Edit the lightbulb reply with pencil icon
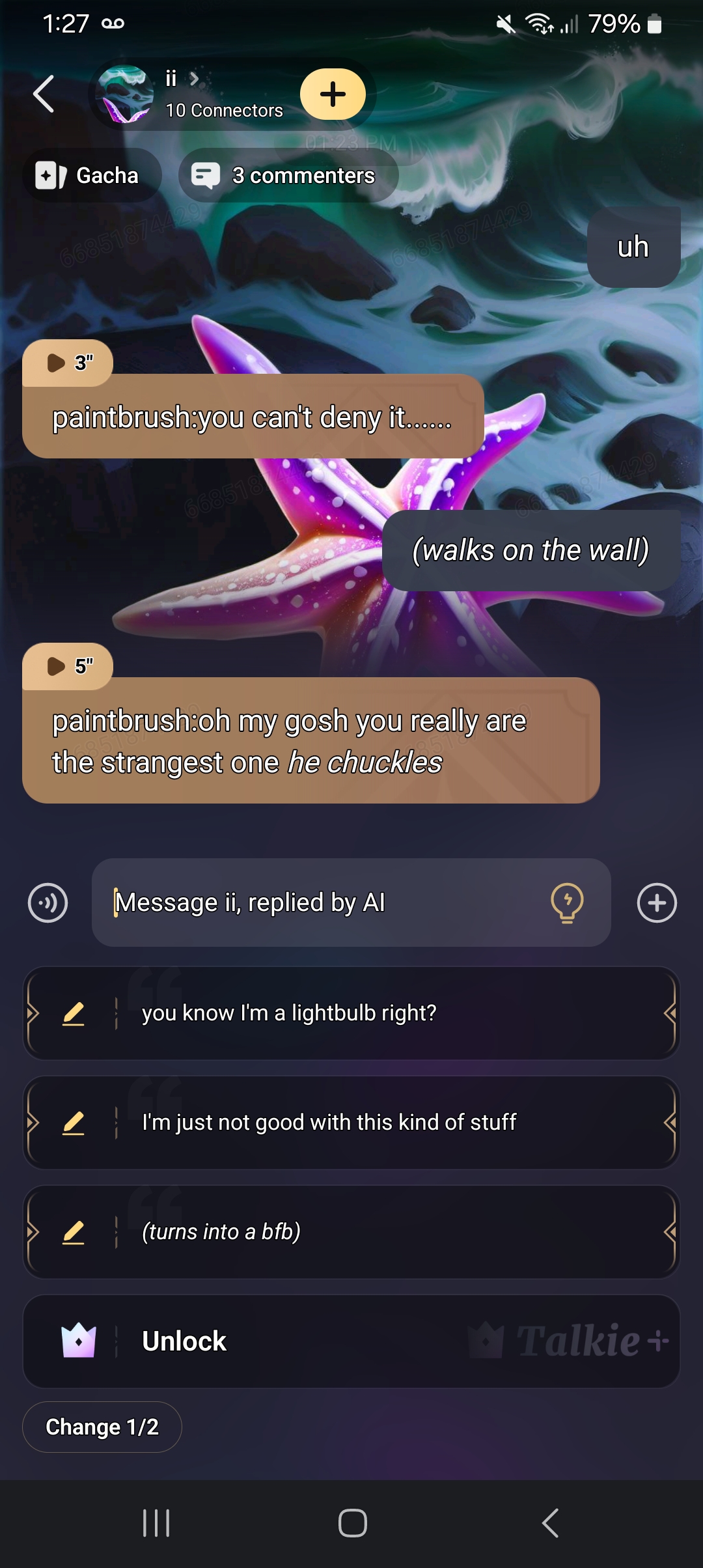Screen dimensions: 703x1568 74,1013
